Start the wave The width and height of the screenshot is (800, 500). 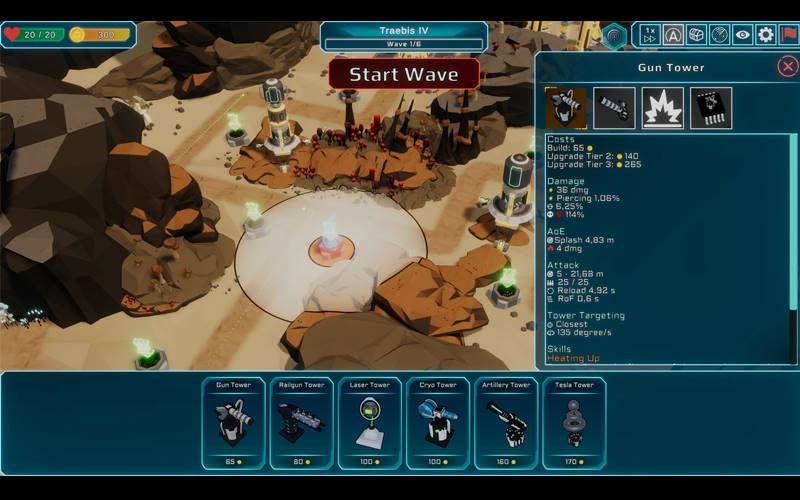404,74
